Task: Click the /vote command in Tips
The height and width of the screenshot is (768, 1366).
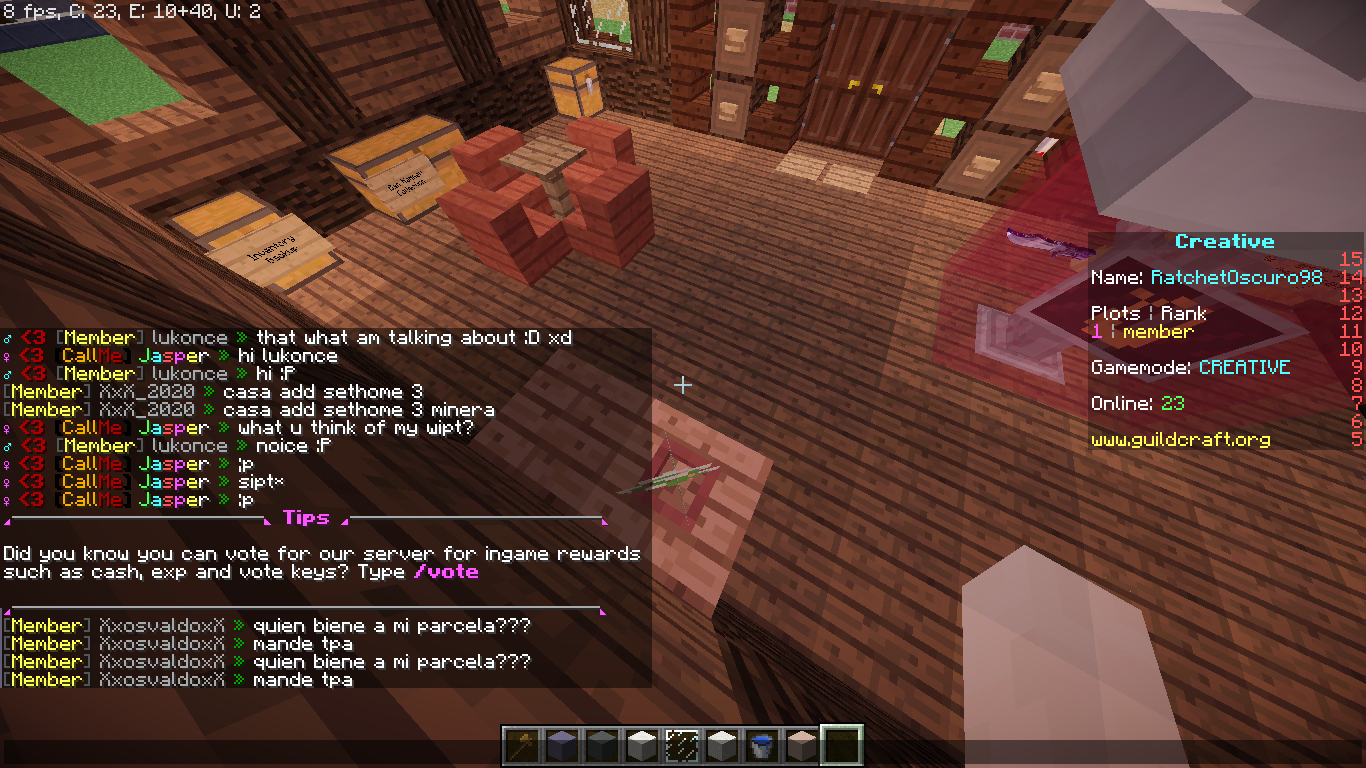Action: 445,572
